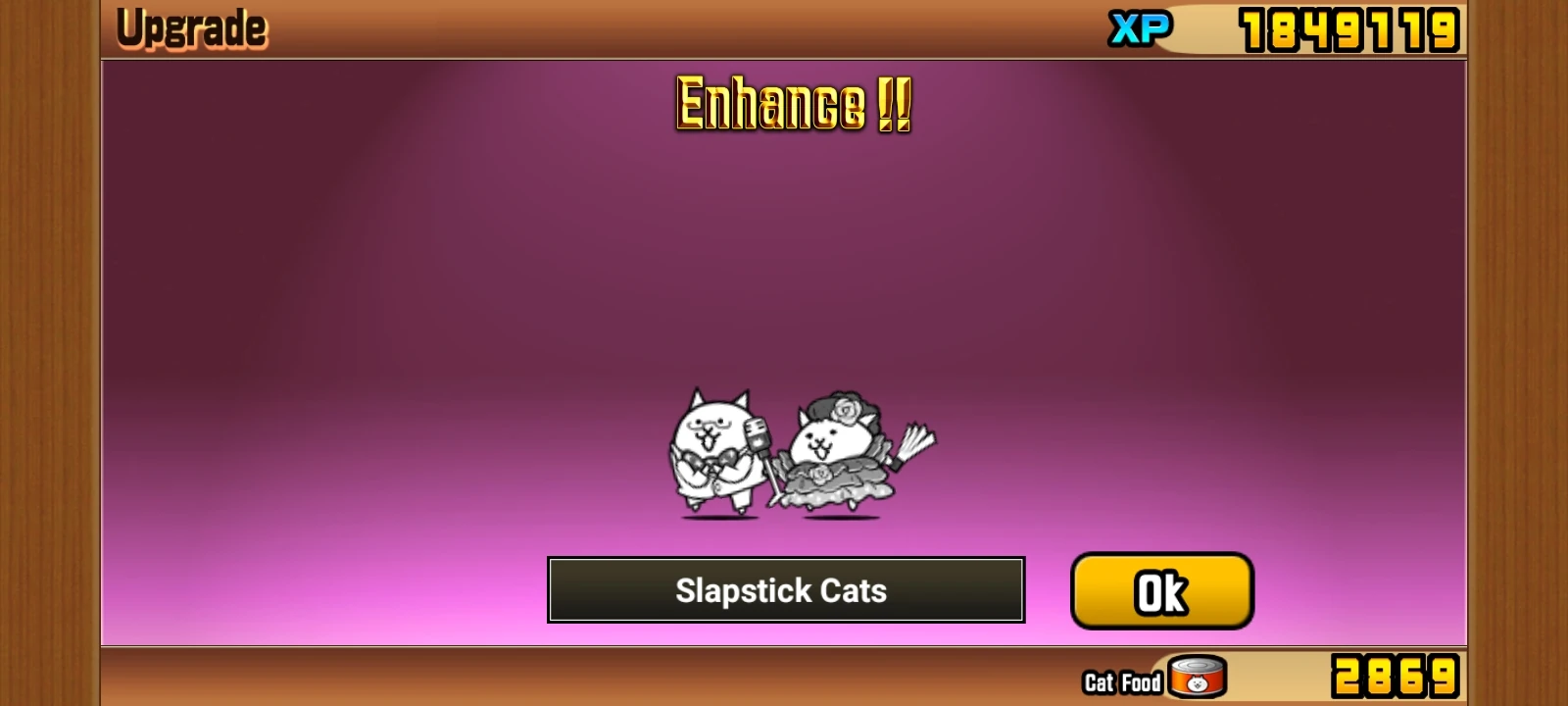Screen dimensions: 1568x706
Task: Tap the XP coin icon label
Action: (1140, 26)
